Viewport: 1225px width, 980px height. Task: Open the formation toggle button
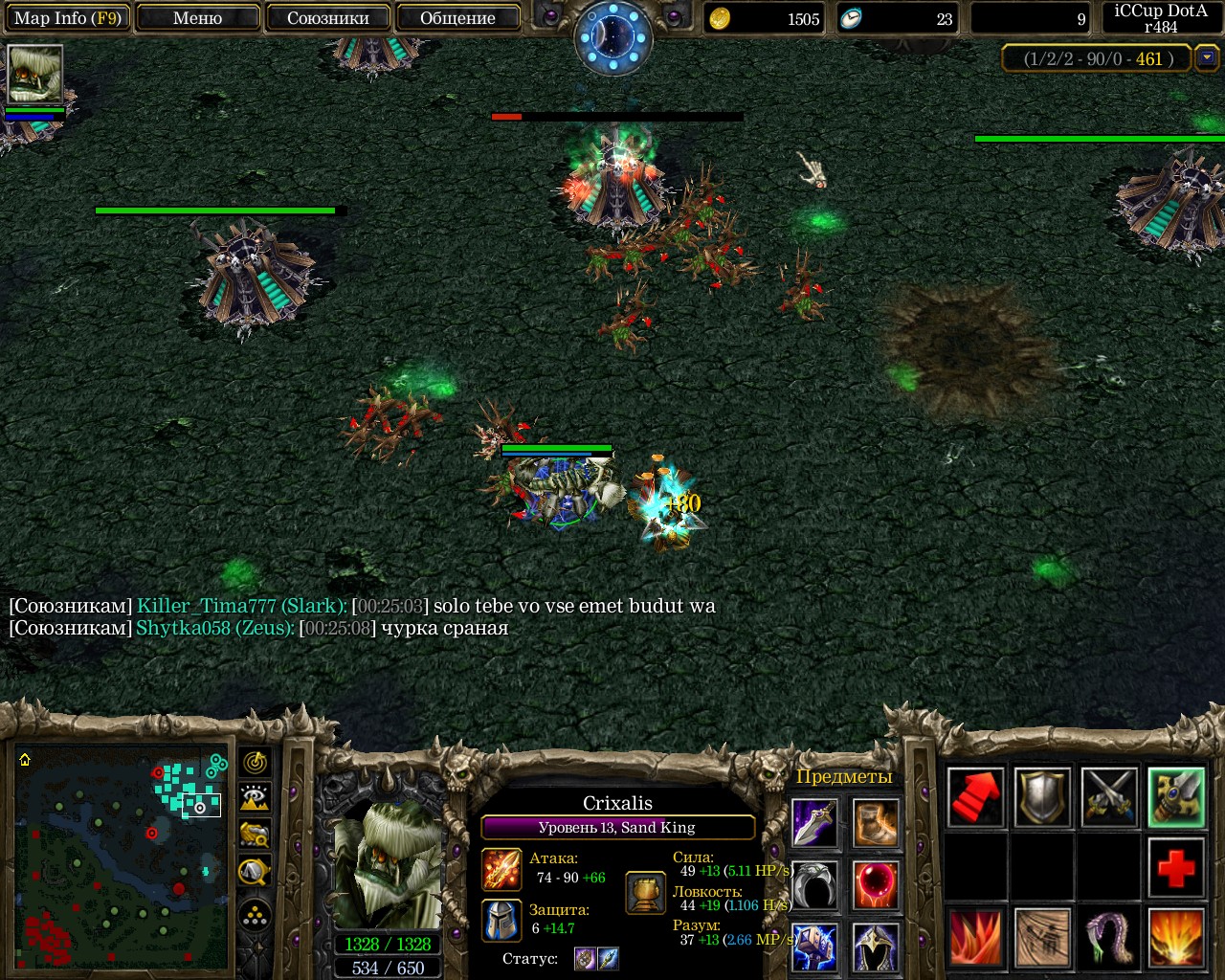[x=256, y=917]
